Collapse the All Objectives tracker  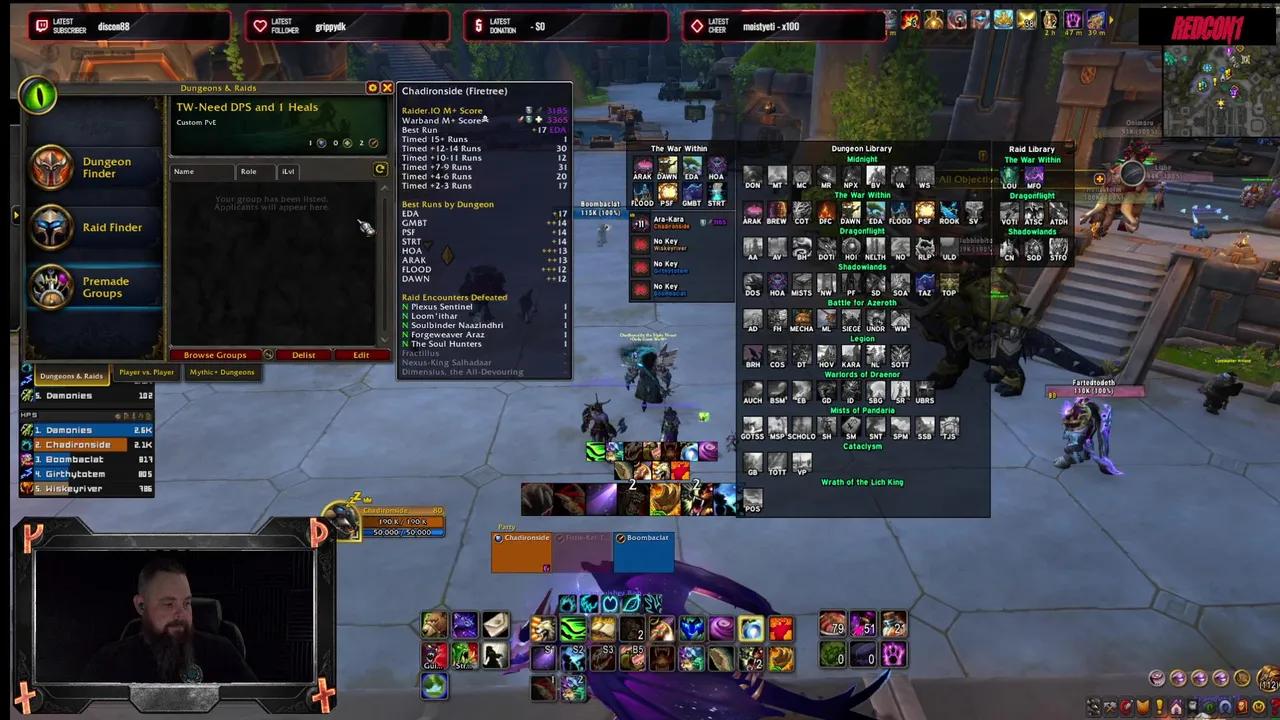coord(965,179)
